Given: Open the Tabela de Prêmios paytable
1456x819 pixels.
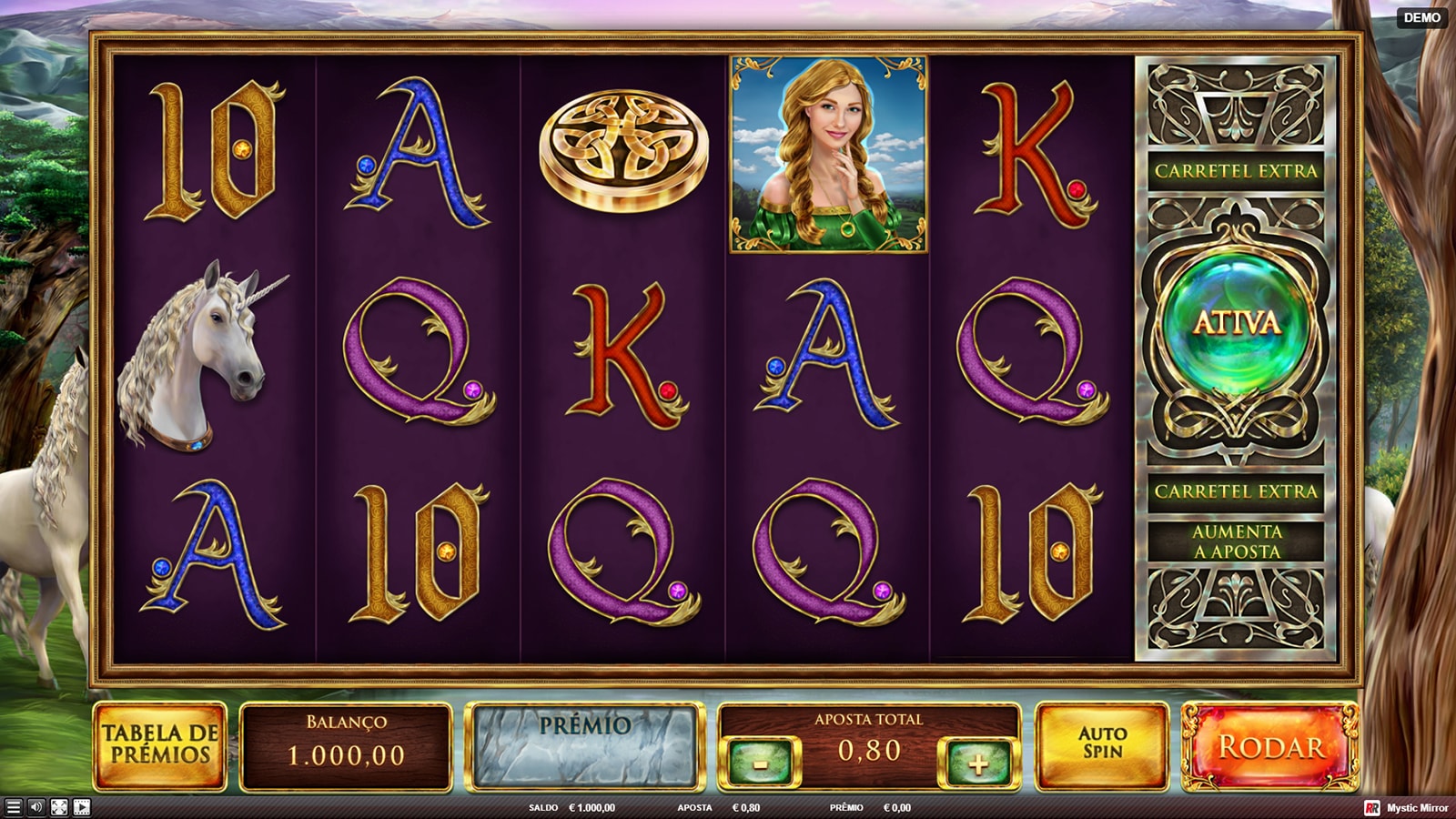Looking at the screenshot, I should pyautogui.click(x=160, y=745).
